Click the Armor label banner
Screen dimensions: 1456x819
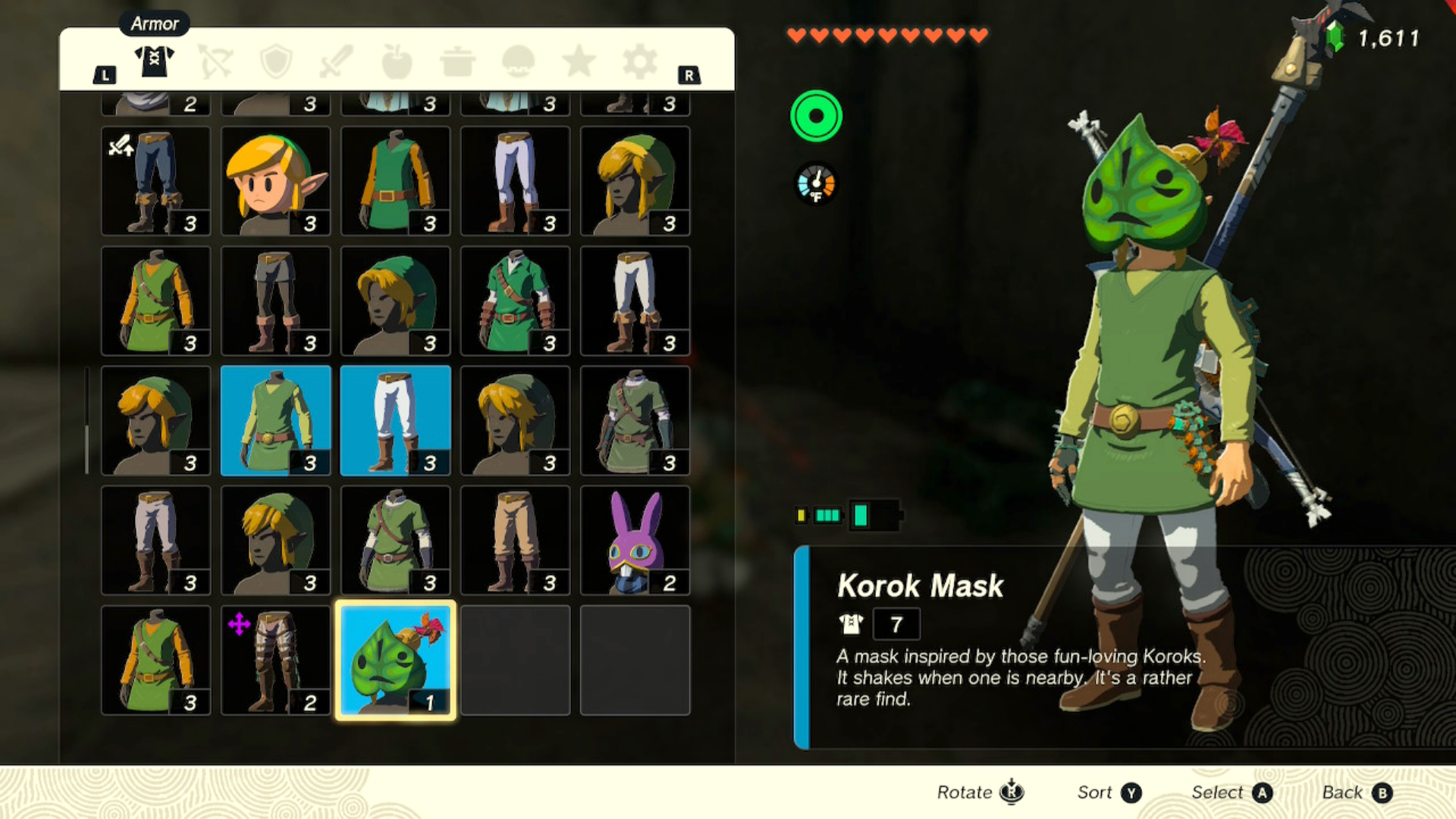tap(154, 24)
